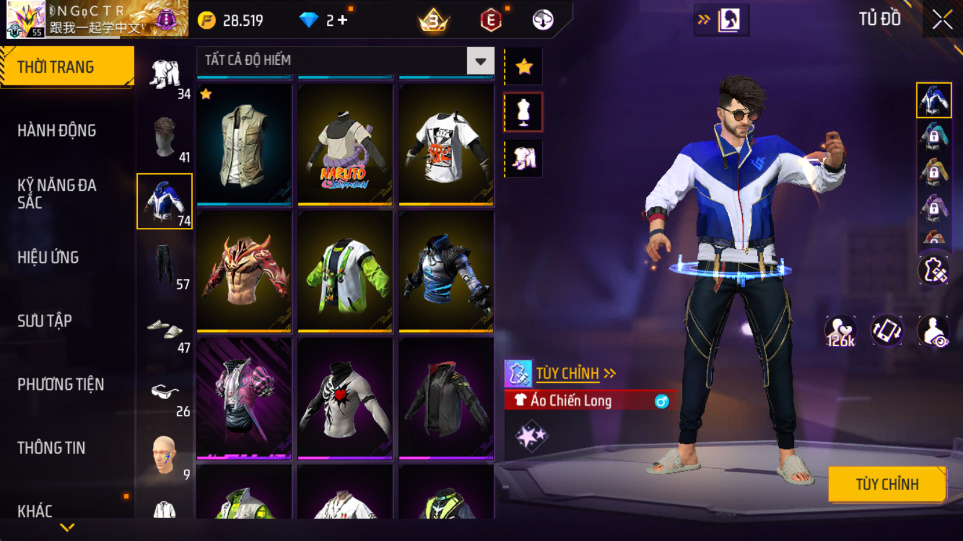The width and height of the screenshot is (963, 541).
Task: Switch to the Hành Động tab
Action: (x=57, y=131)
